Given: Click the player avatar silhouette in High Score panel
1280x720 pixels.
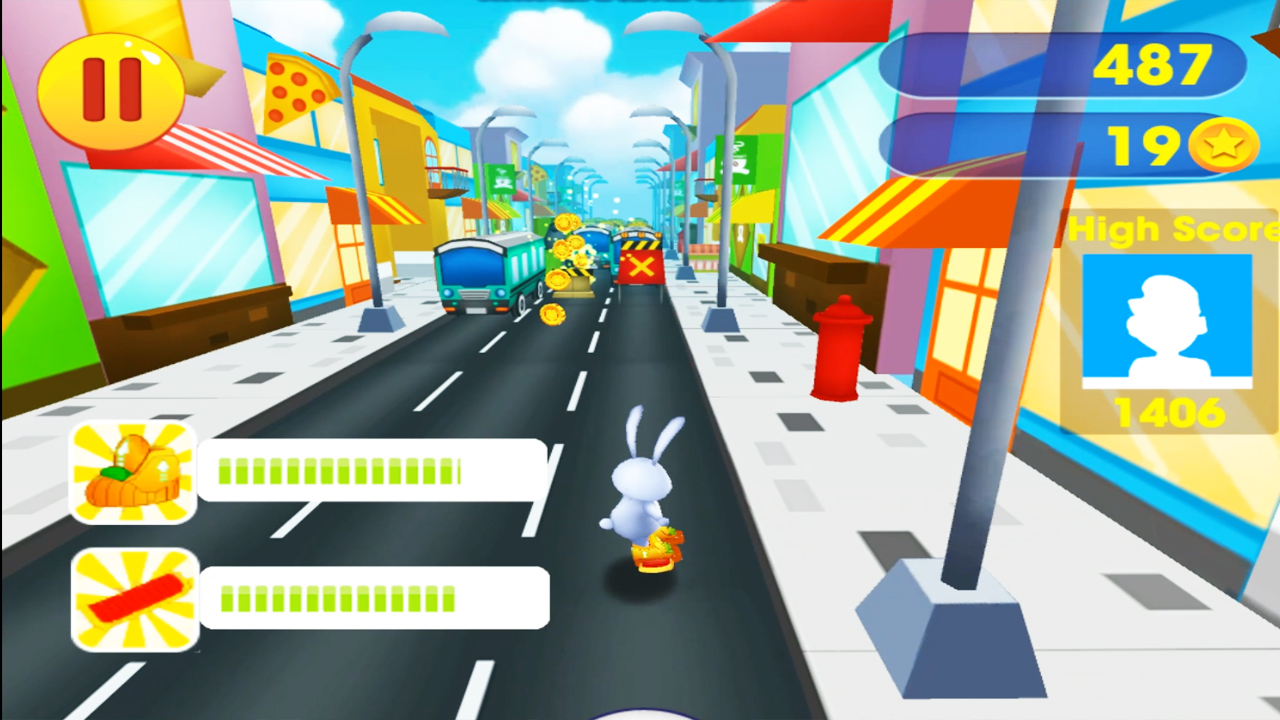Looking at the screenshot, I should tap(1168, 318).
